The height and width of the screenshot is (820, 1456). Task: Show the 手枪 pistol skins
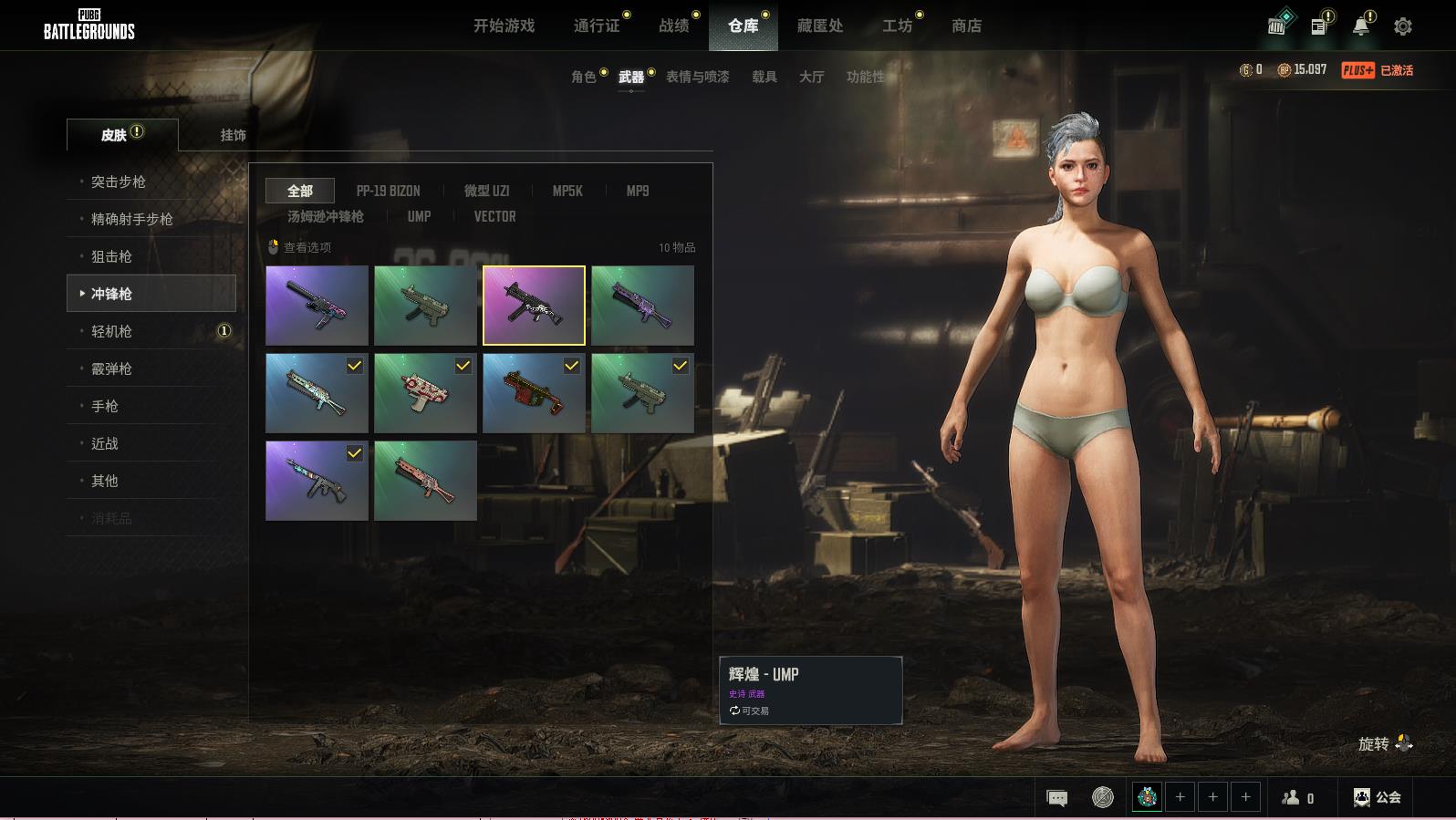click(105, 406)
